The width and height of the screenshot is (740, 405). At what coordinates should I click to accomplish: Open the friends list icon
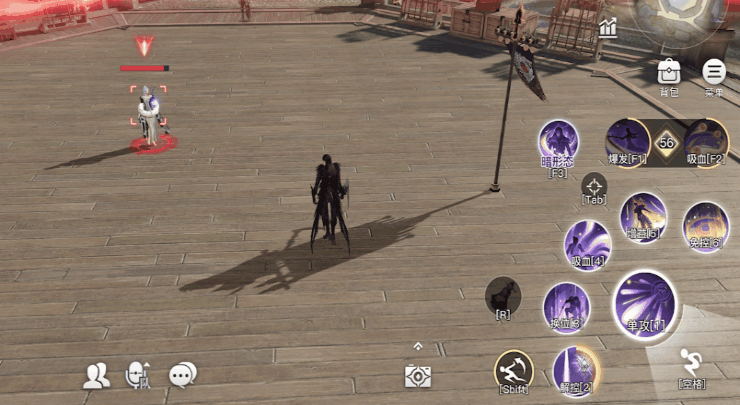coord(97,375)
